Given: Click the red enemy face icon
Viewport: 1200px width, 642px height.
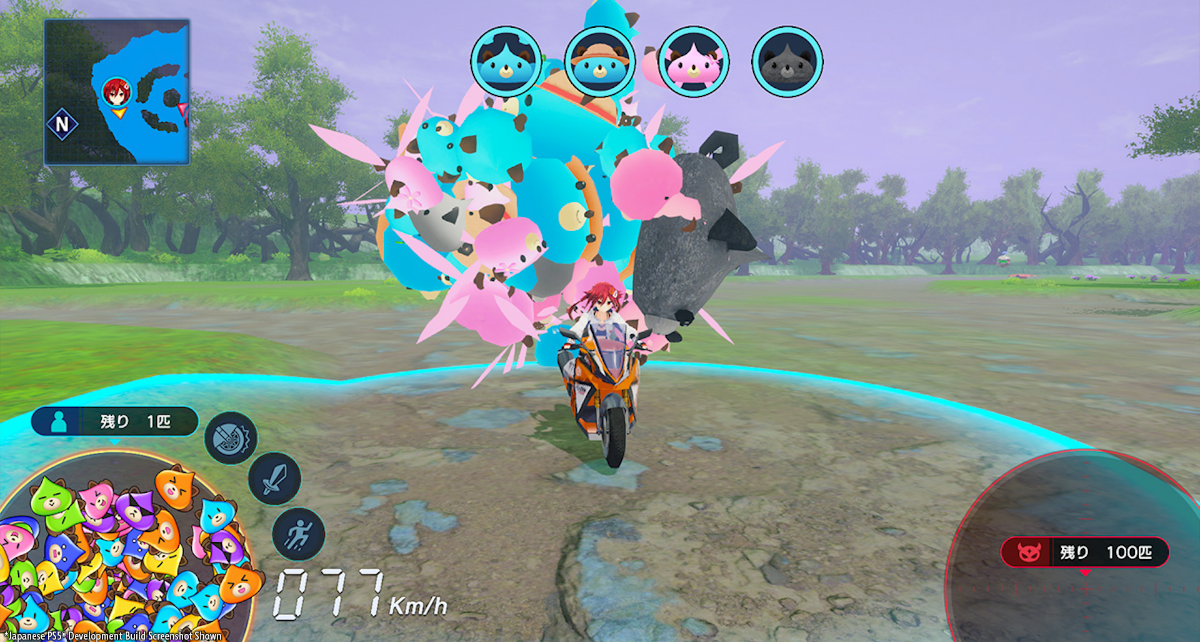Looking at the screenshot, I should 1025,553.
